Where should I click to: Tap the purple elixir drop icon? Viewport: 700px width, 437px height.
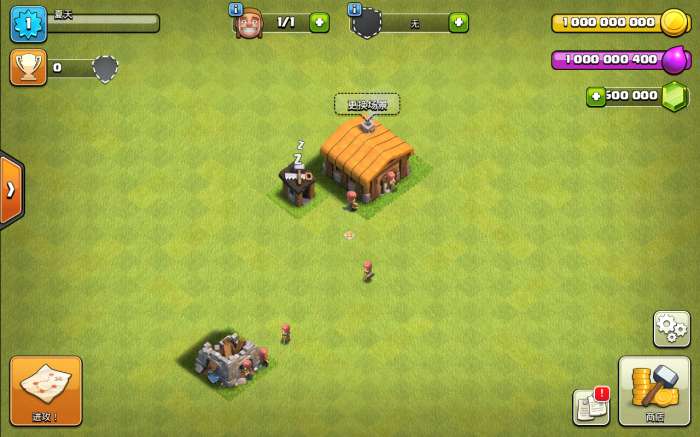click(675, 60)
